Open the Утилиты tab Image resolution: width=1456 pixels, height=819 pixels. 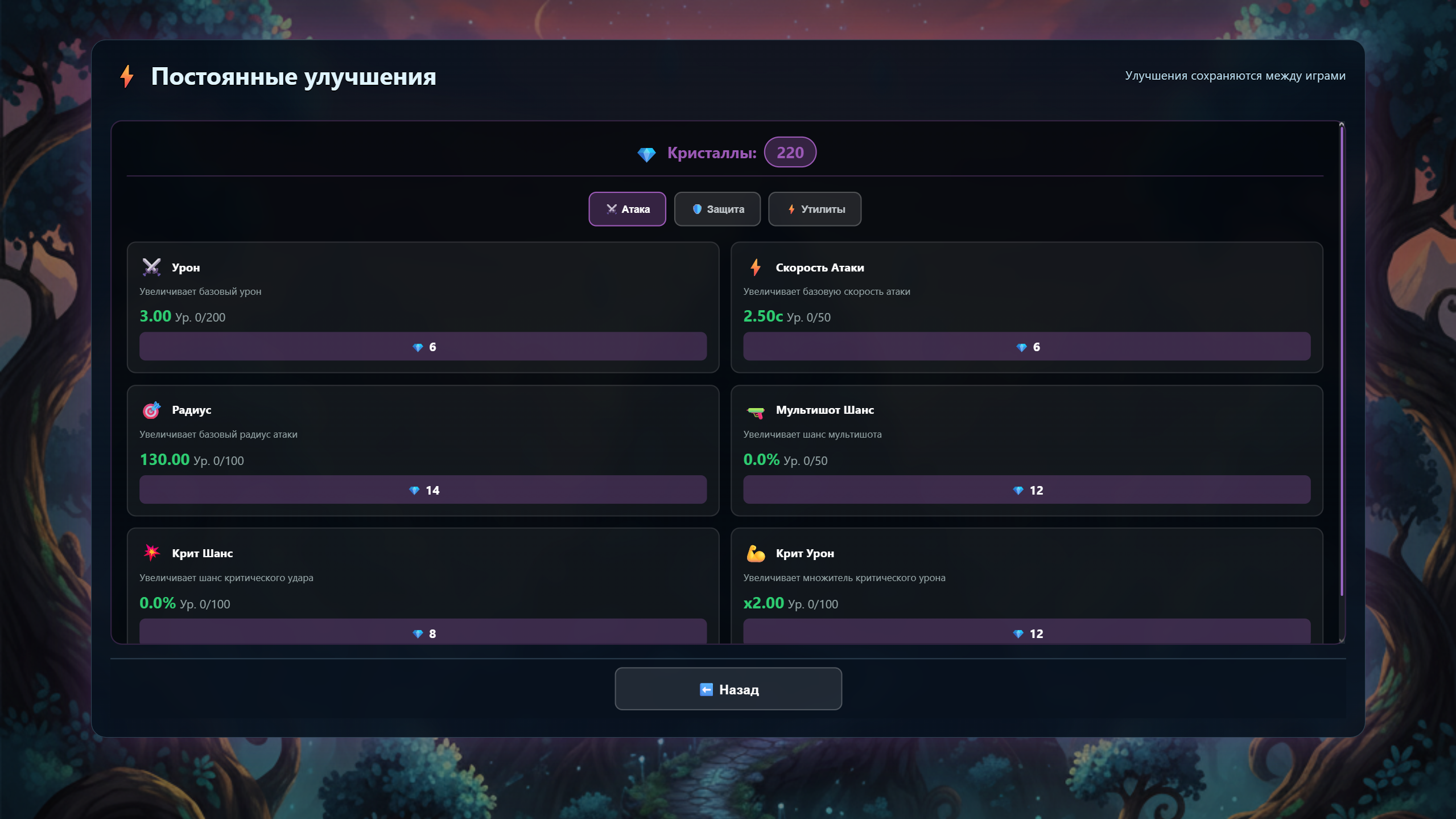[x=815, y=209]
